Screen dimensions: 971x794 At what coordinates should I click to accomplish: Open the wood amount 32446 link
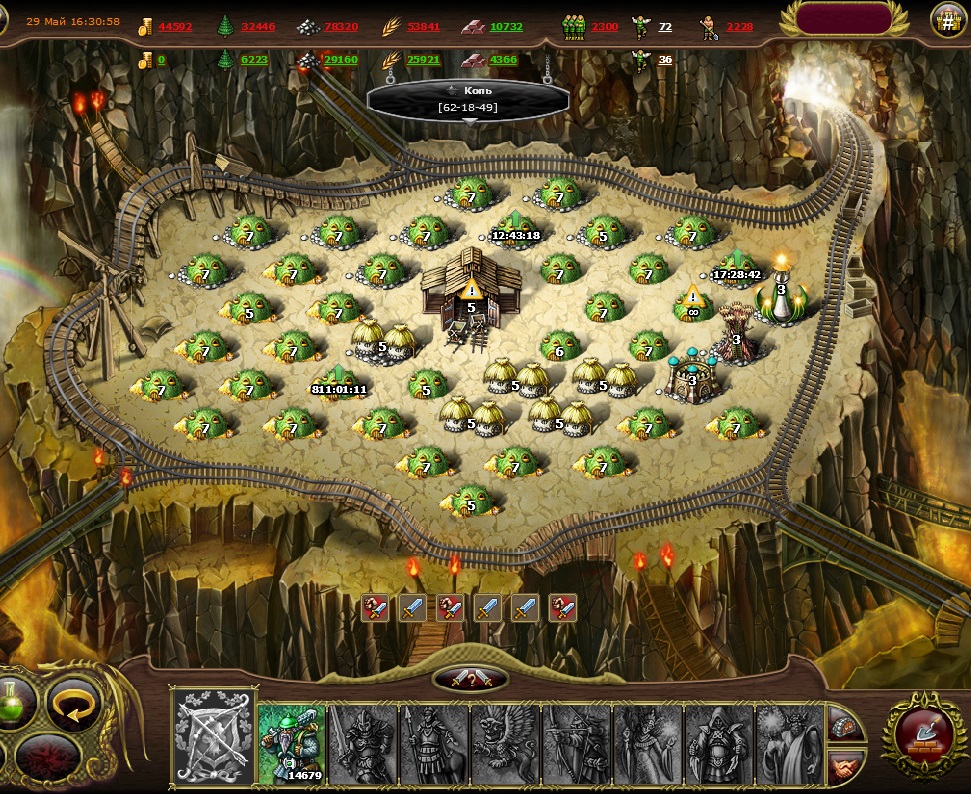click(258, 27)
